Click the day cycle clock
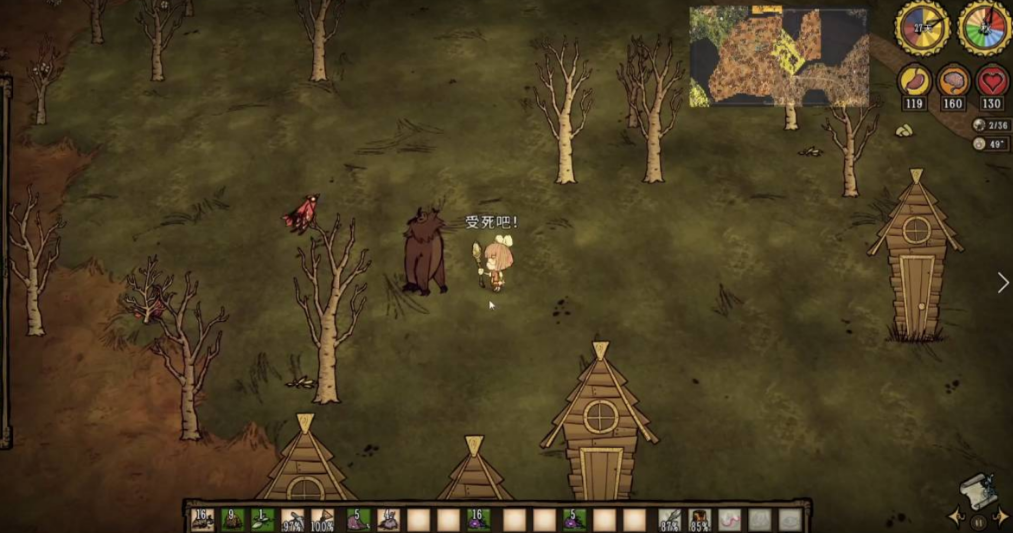 click(x=922, y=26)
